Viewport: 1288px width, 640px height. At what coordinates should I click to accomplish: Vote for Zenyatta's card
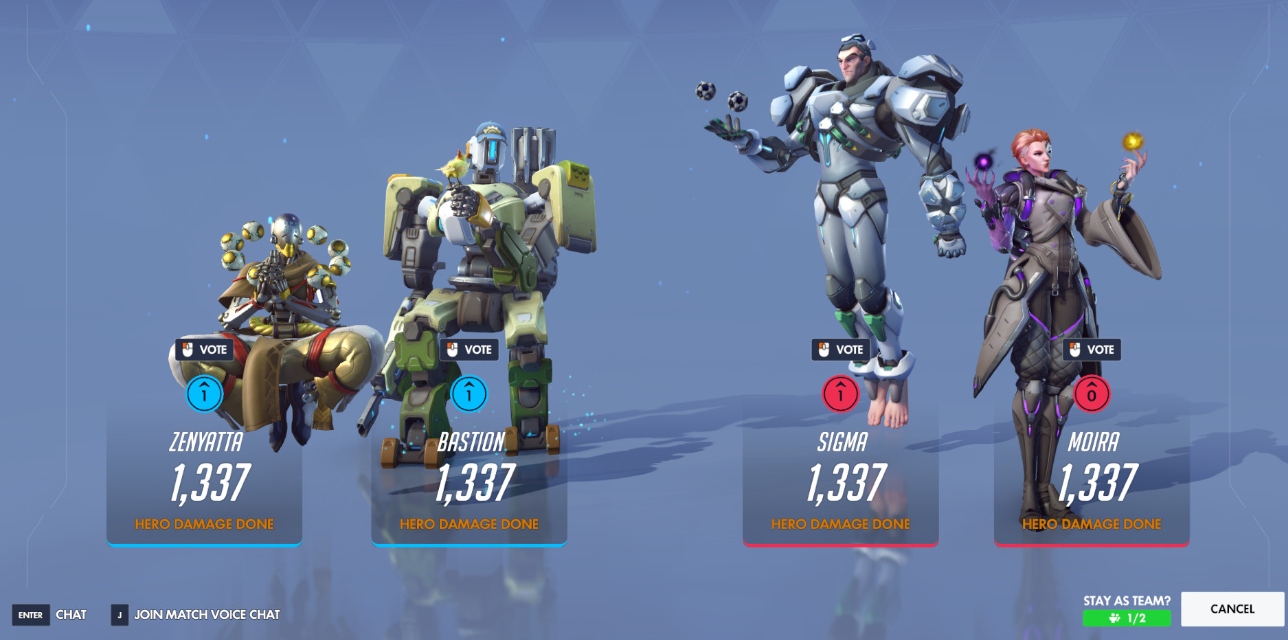tap(204, 350)
